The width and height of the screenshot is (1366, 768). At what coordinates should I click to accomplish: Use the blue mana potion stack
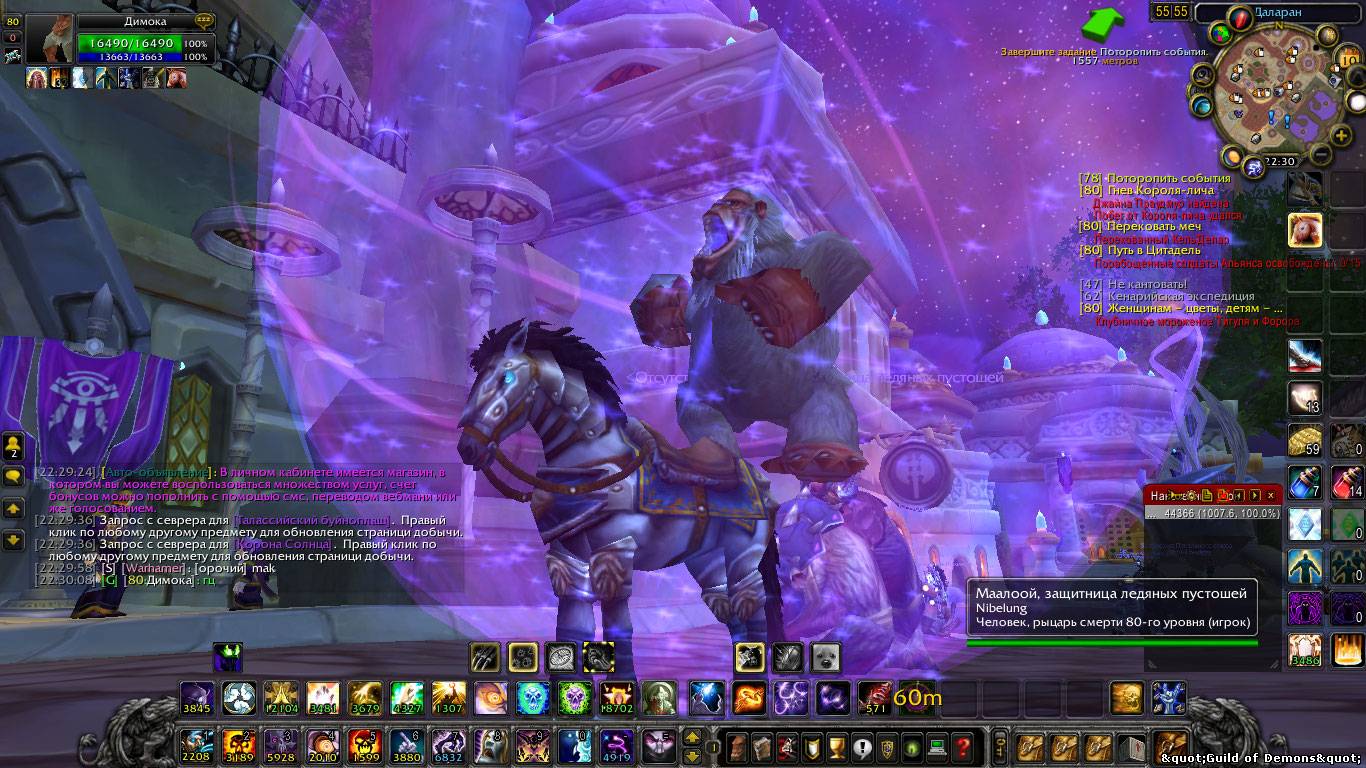click(1304, 482)
